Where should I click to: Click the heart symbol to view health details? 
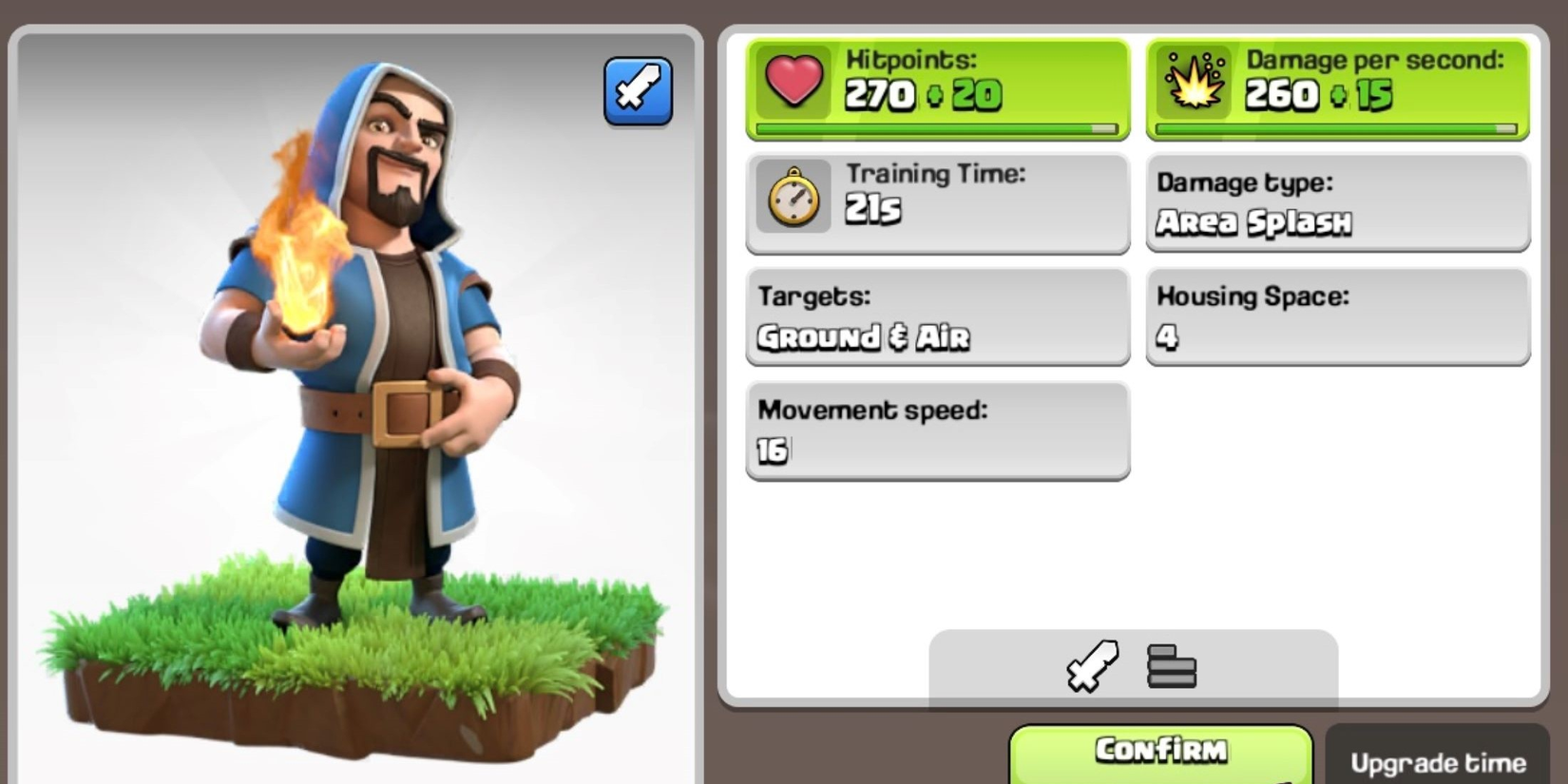tap(796, 84)
